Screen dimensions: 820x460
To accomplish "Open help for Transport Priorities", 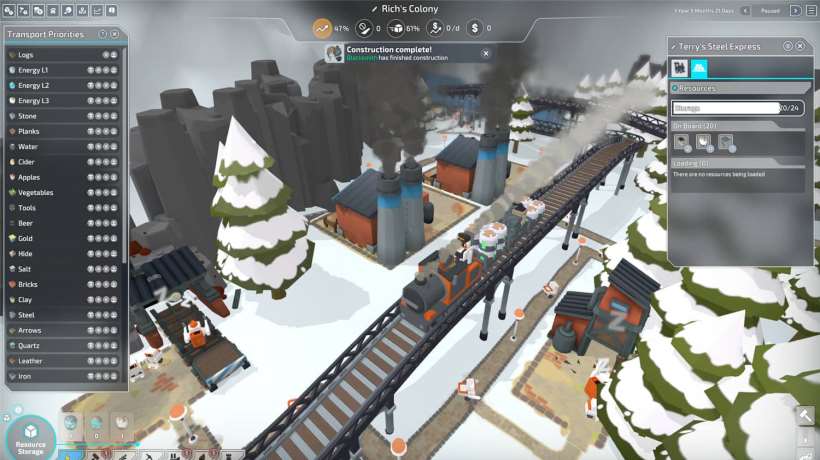I will 103,34.
